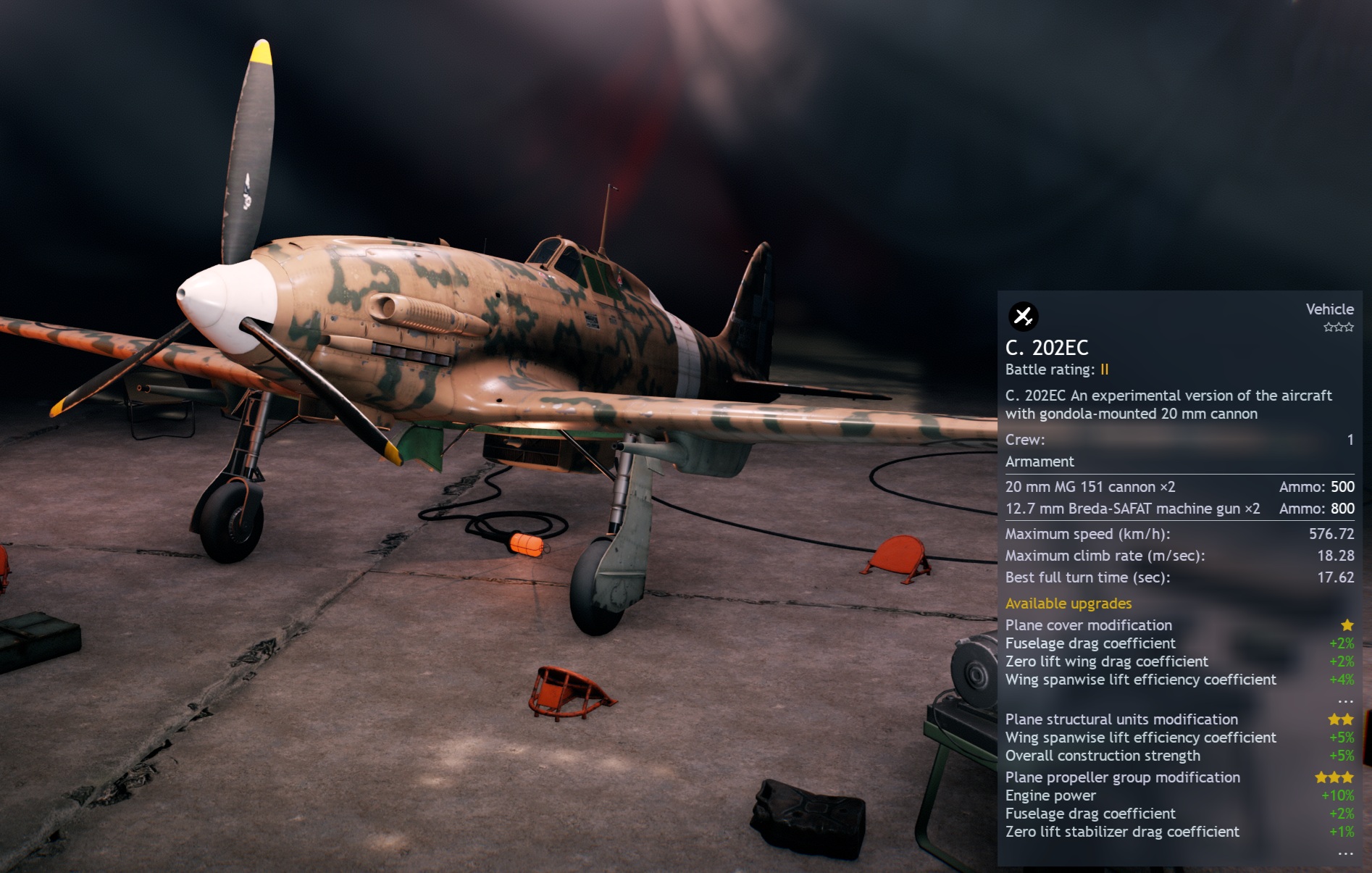Click the Best full turn time value

pos(1337,577)
